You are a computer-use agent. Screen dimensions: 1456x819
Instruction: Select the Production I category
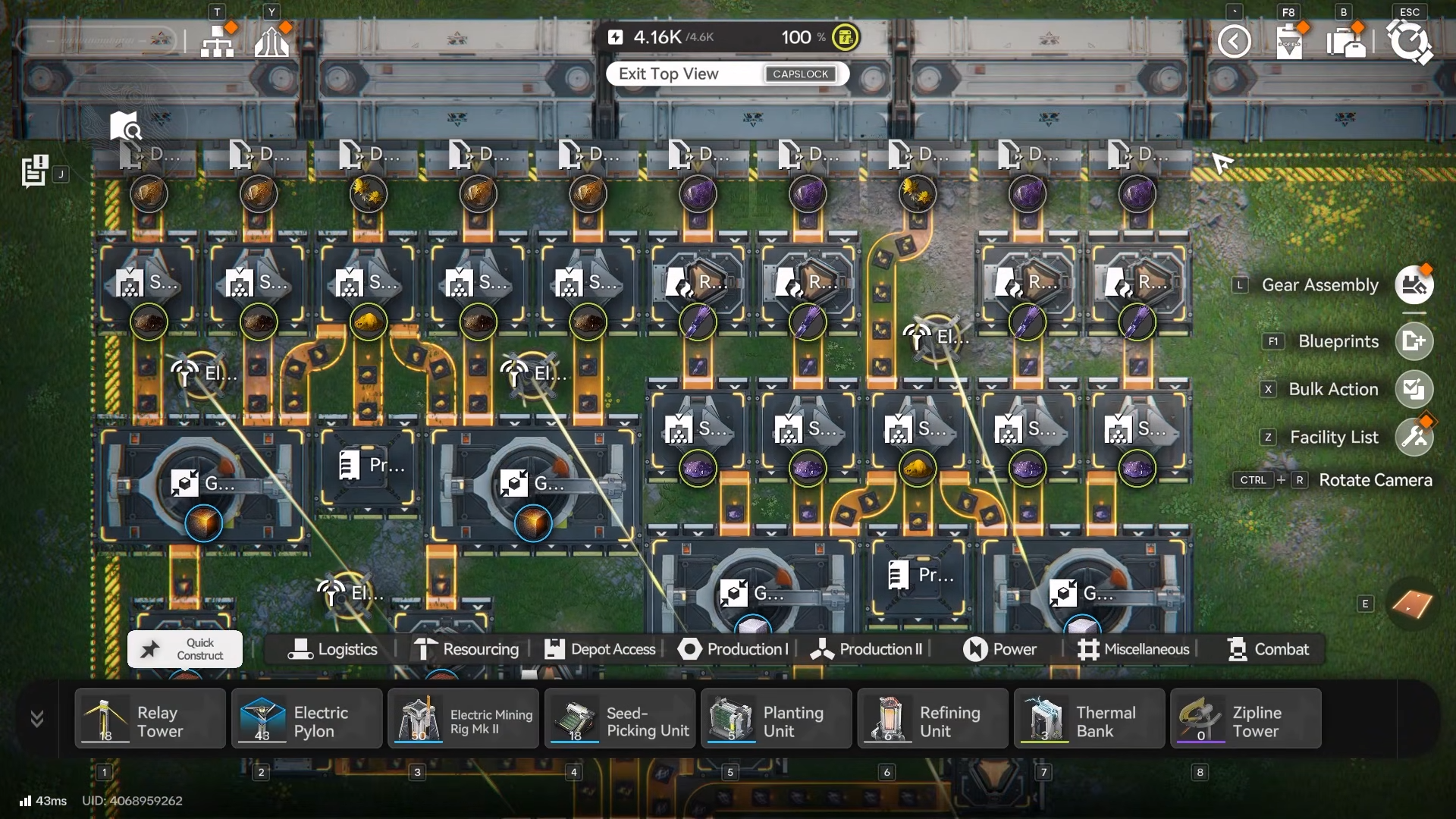(733, 649)
